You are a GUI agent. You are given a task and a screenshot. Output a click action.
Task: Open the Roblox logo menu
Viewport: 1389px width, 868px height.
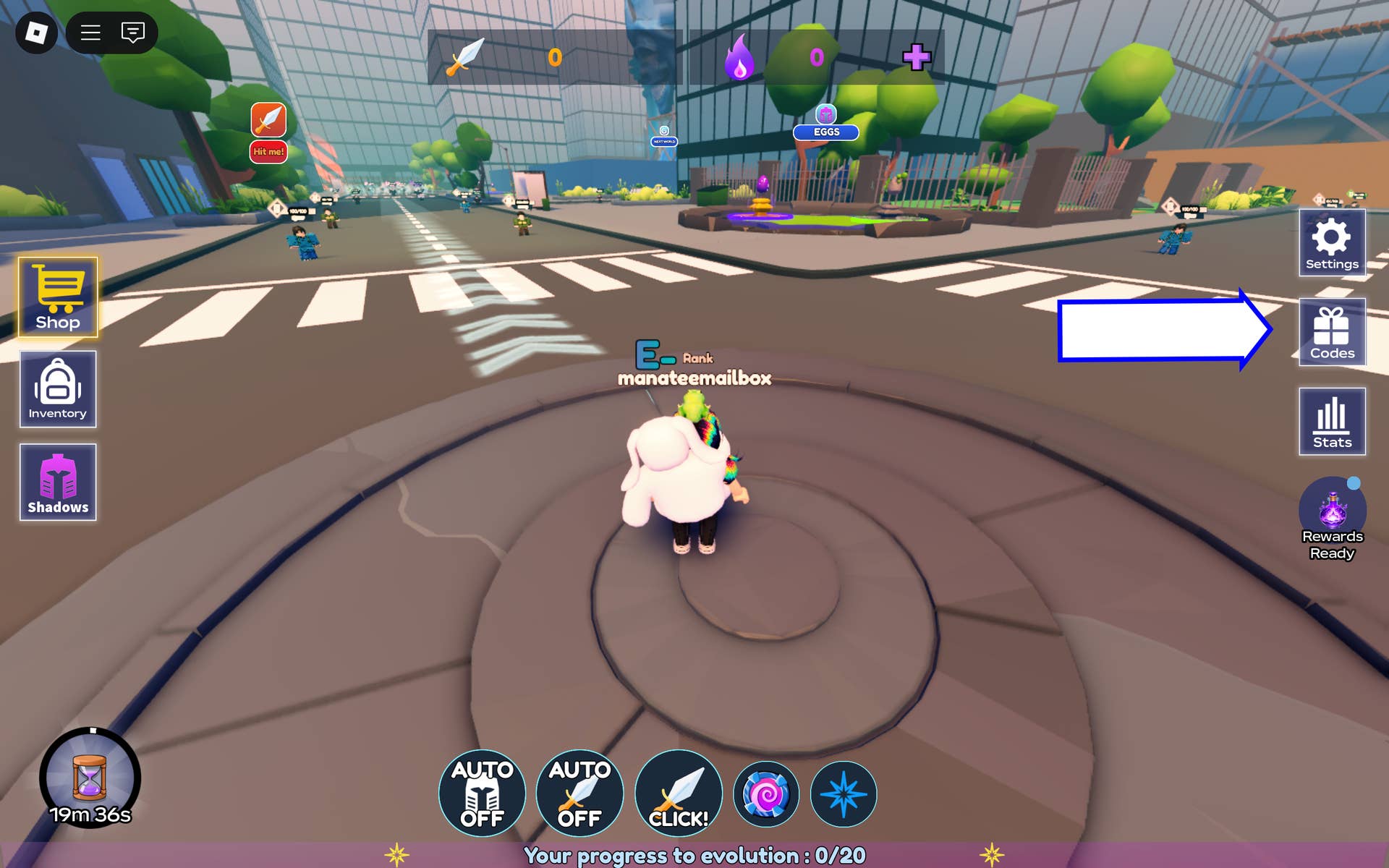pos(36,33)
